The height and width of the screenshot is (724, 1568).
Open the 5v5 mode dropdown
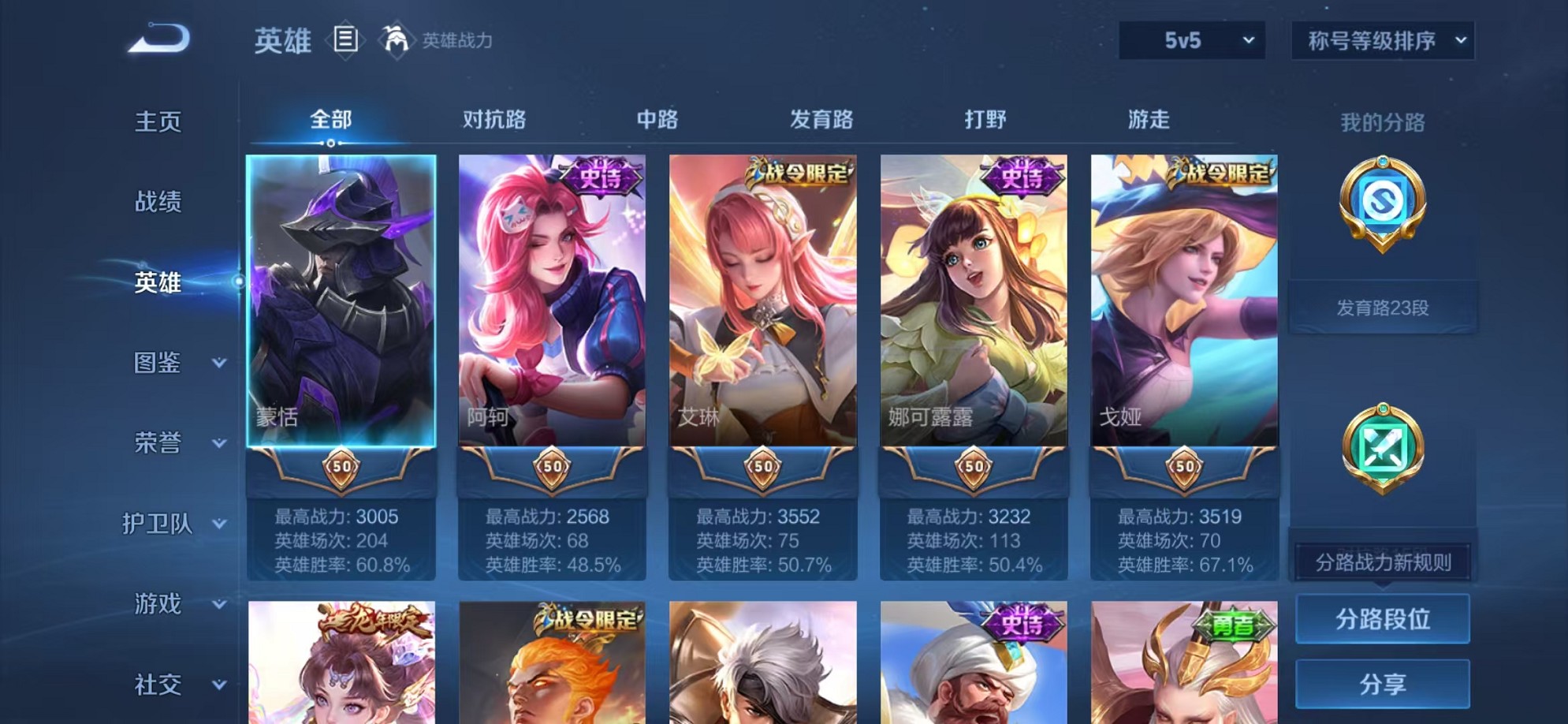pyautogui.click(x=1193, y=38)
